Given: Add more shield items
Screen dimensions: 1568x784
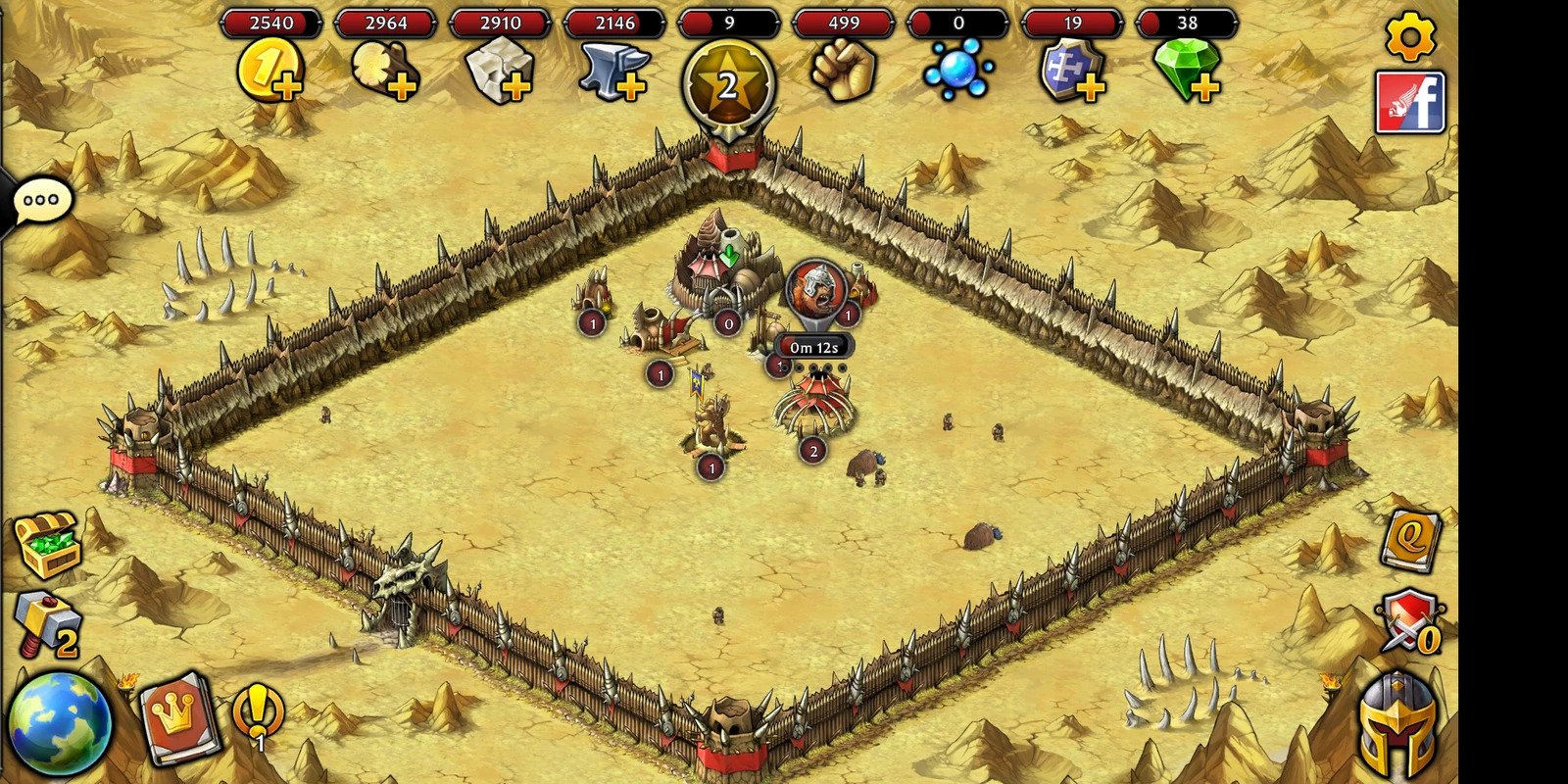Looking at the screenshot, I should tap(1072, 73).
